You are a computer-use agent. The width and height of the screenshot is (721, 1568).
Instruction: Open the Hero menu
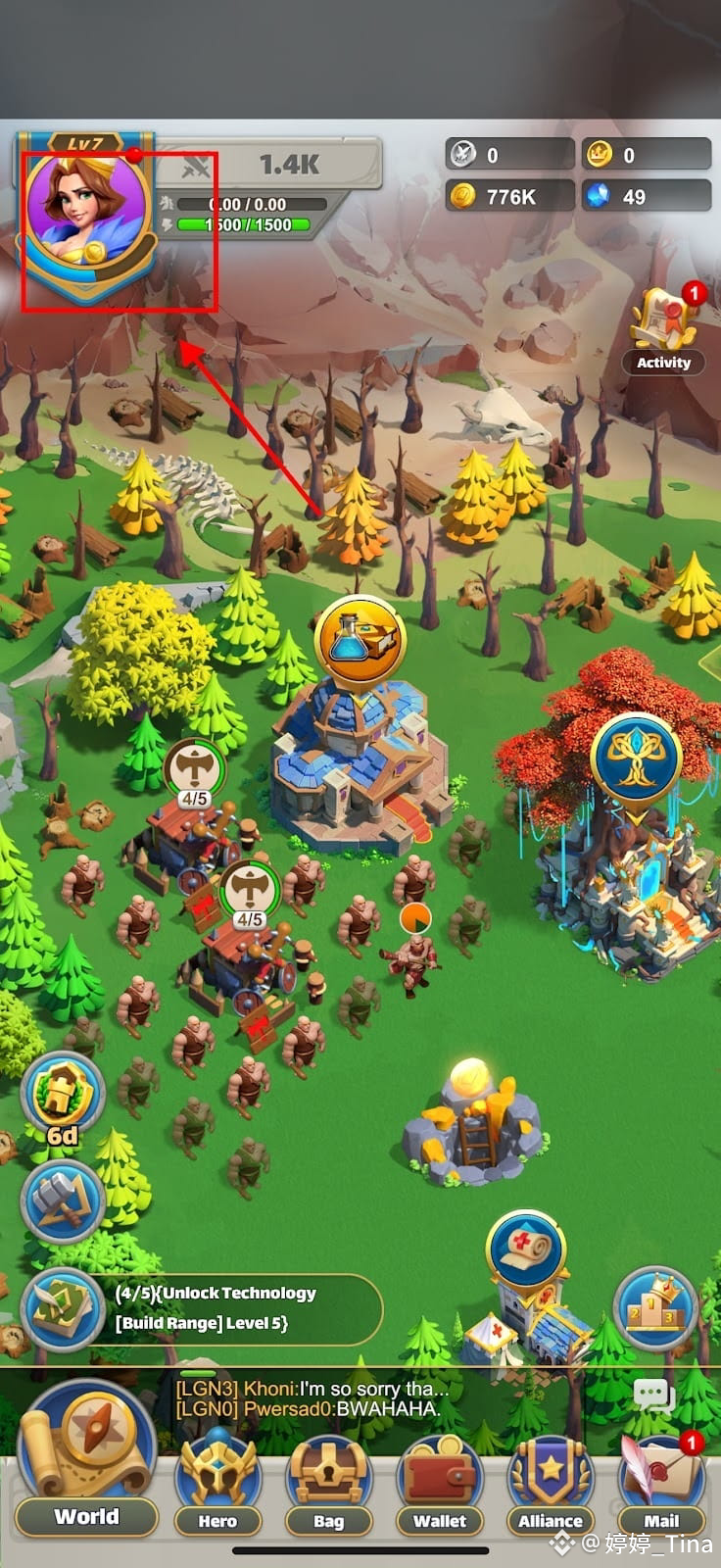tap(217, 1482)
